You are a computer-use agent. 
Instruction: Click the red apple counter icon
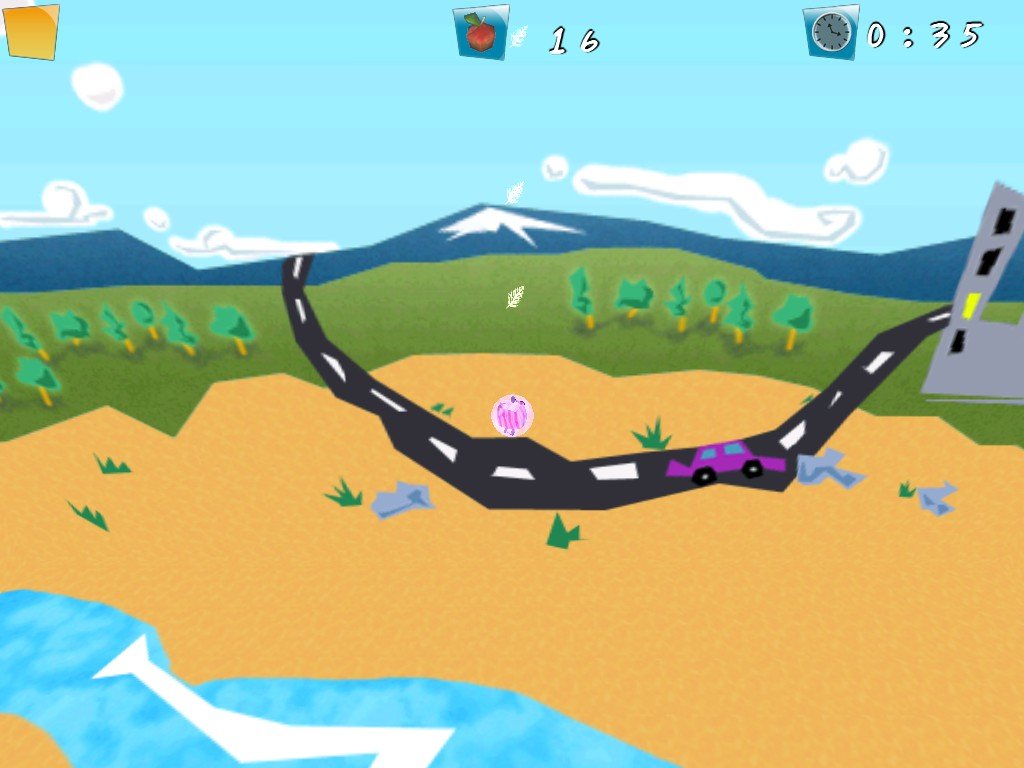[x=481, y=33]
